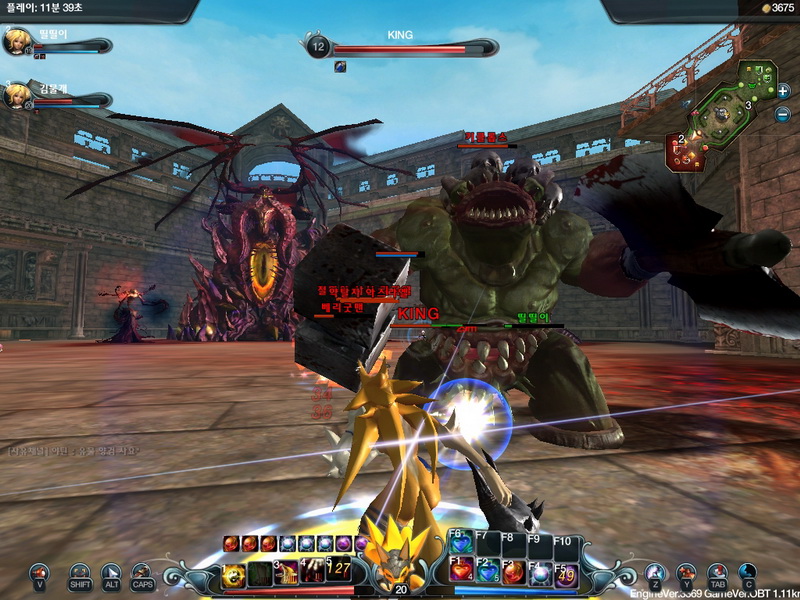
Task: Select the KING boss target frame
Action: [x=400, y=47]
